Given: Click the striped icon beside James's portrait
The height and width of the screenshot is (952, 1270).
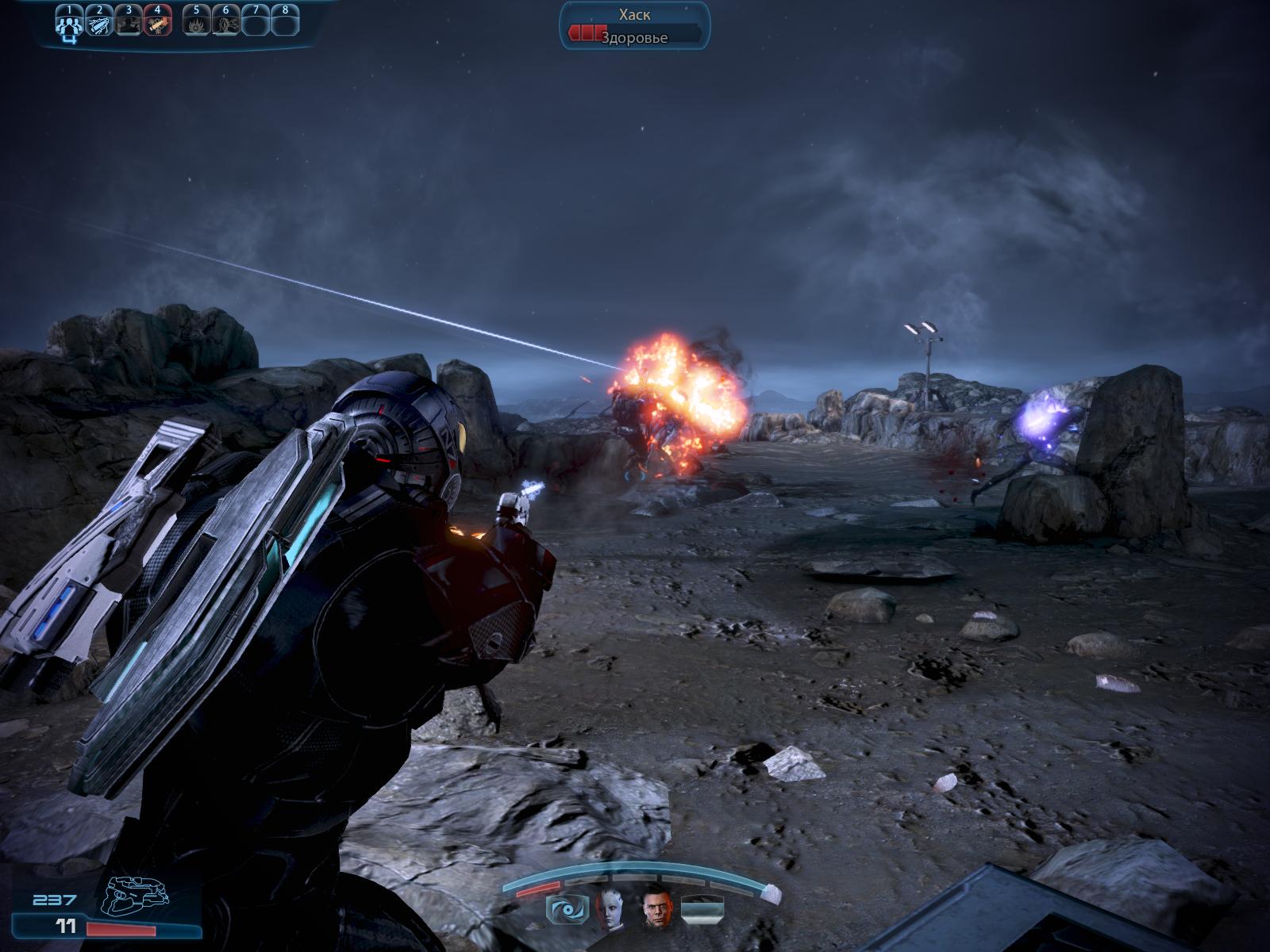Looking at the screenshot, I should (702, 908).
